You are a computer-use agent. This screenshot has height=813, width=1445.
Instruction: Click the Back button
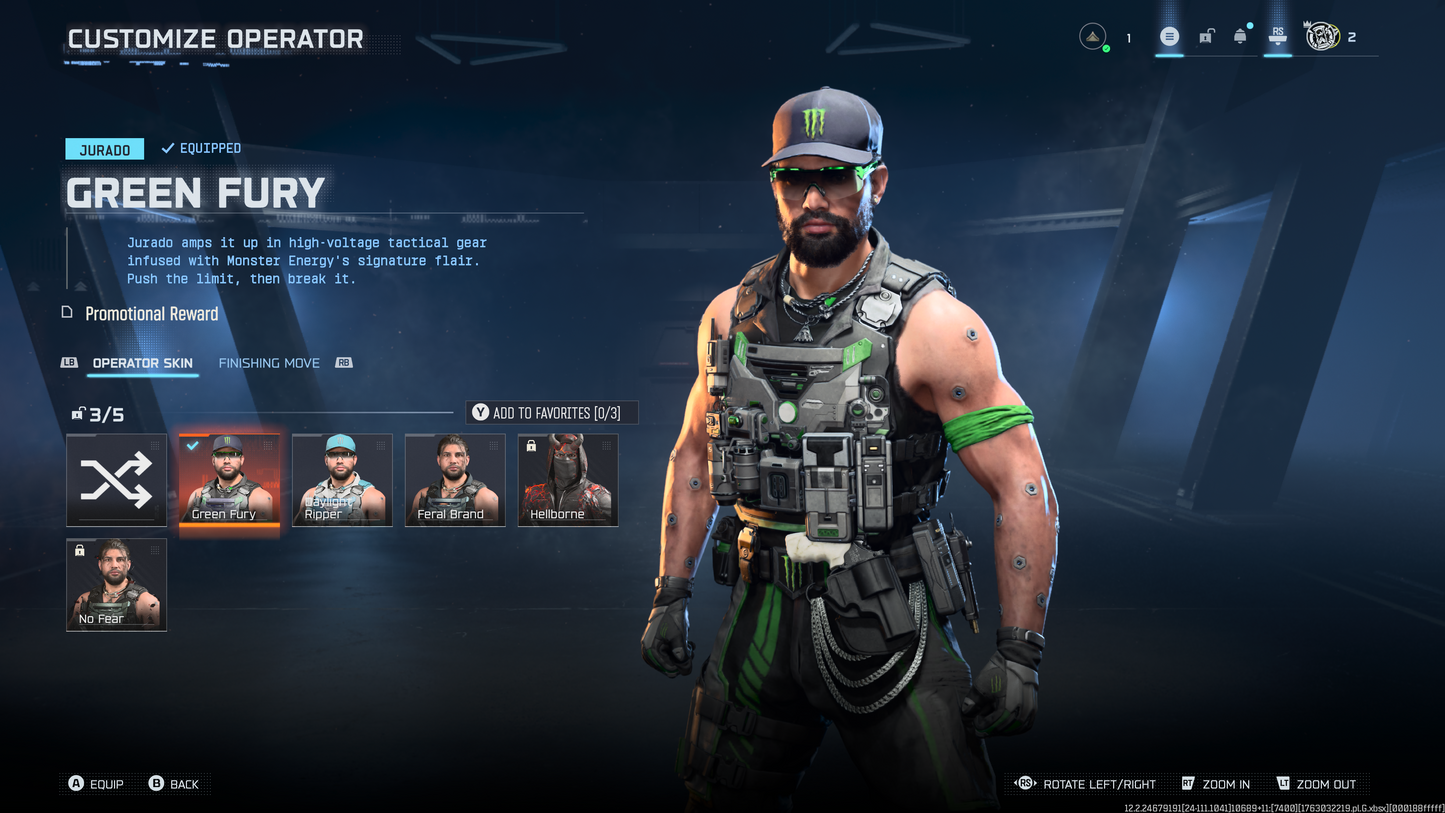(x=175, y=784)
